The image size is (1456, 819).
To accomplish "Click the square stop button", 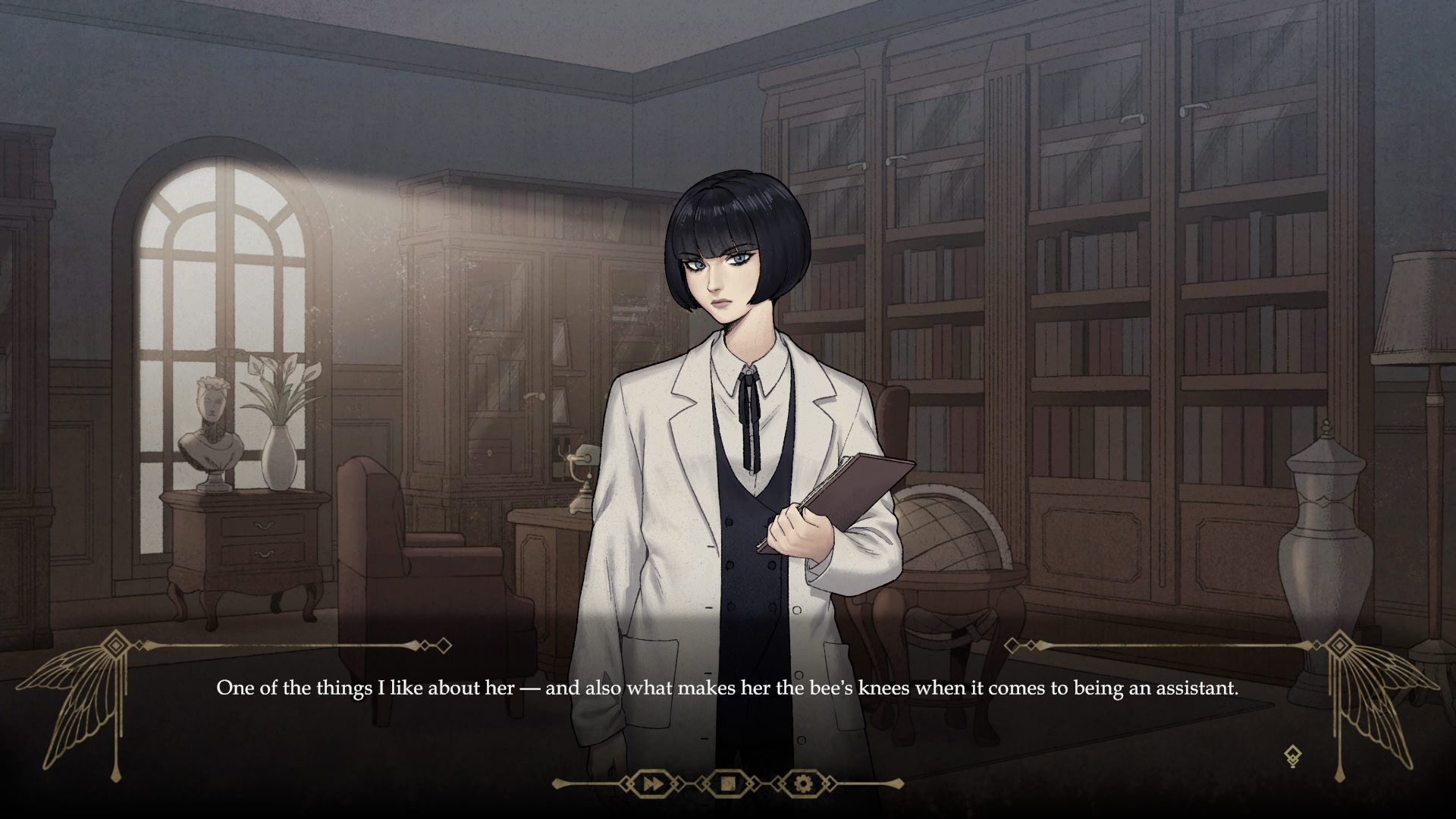I will [x=727, y=783].
